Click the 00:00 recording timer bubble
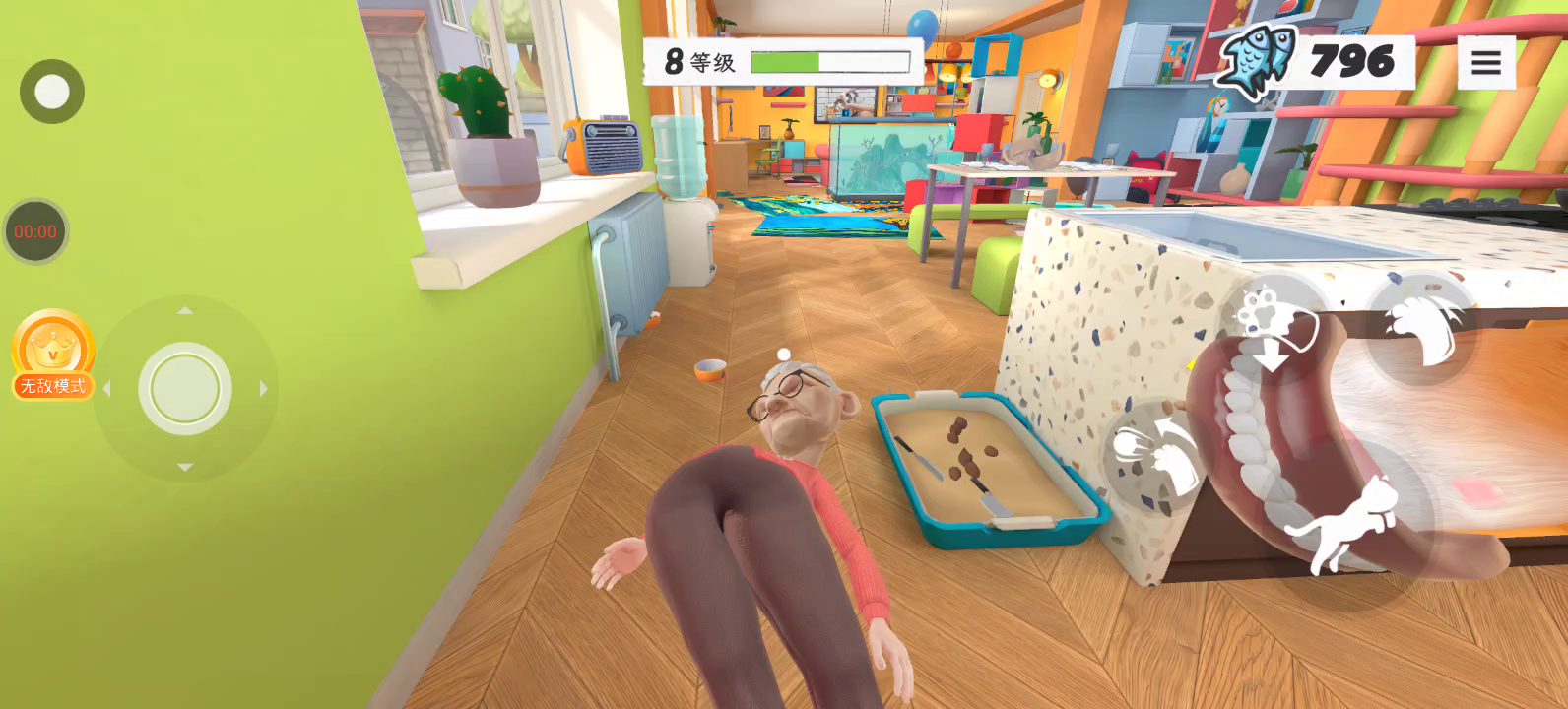 [35, 232]
